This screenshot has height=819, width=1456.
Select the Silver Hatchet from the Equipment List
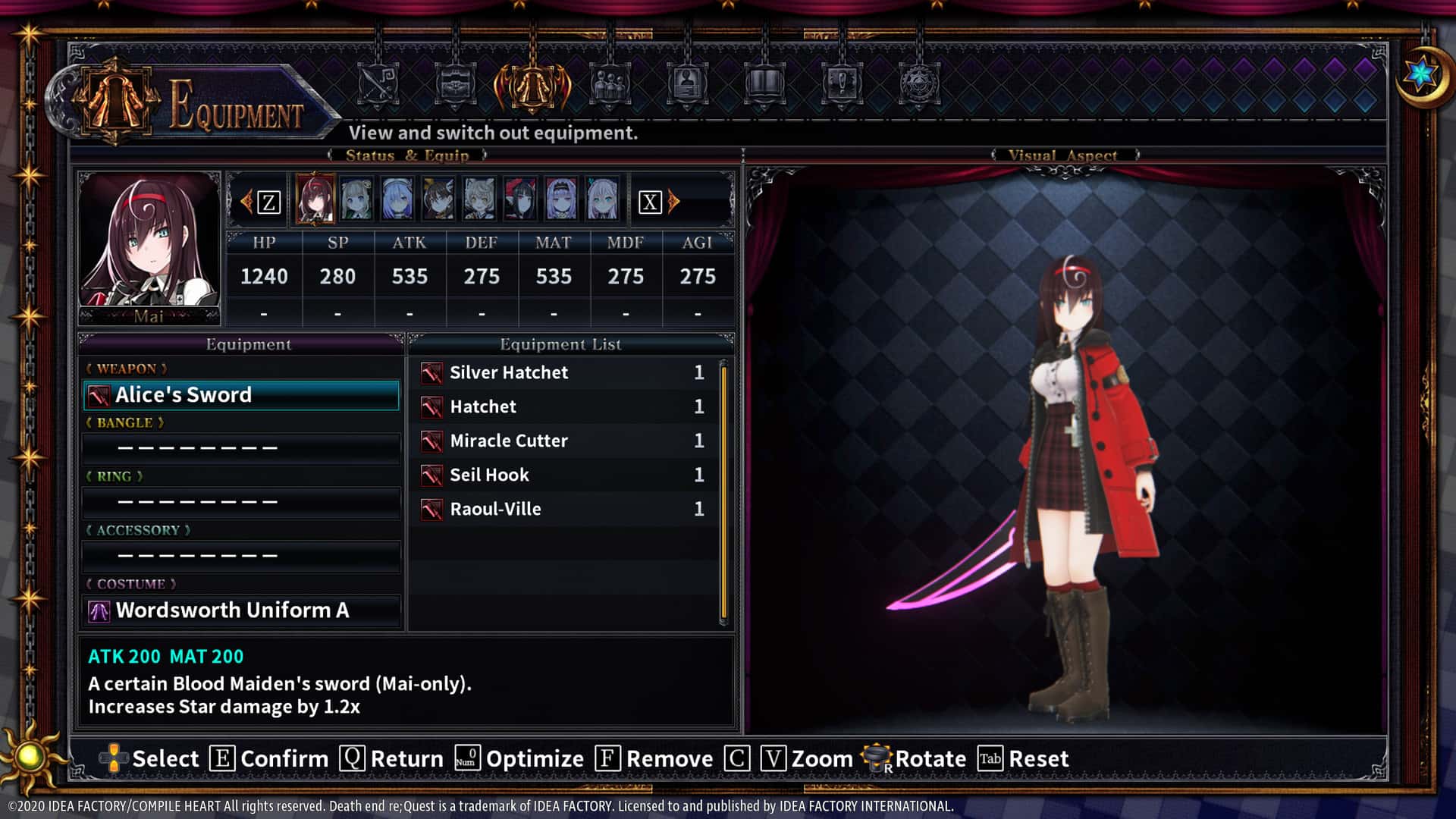pyautogui.click(x=510, y=372)
